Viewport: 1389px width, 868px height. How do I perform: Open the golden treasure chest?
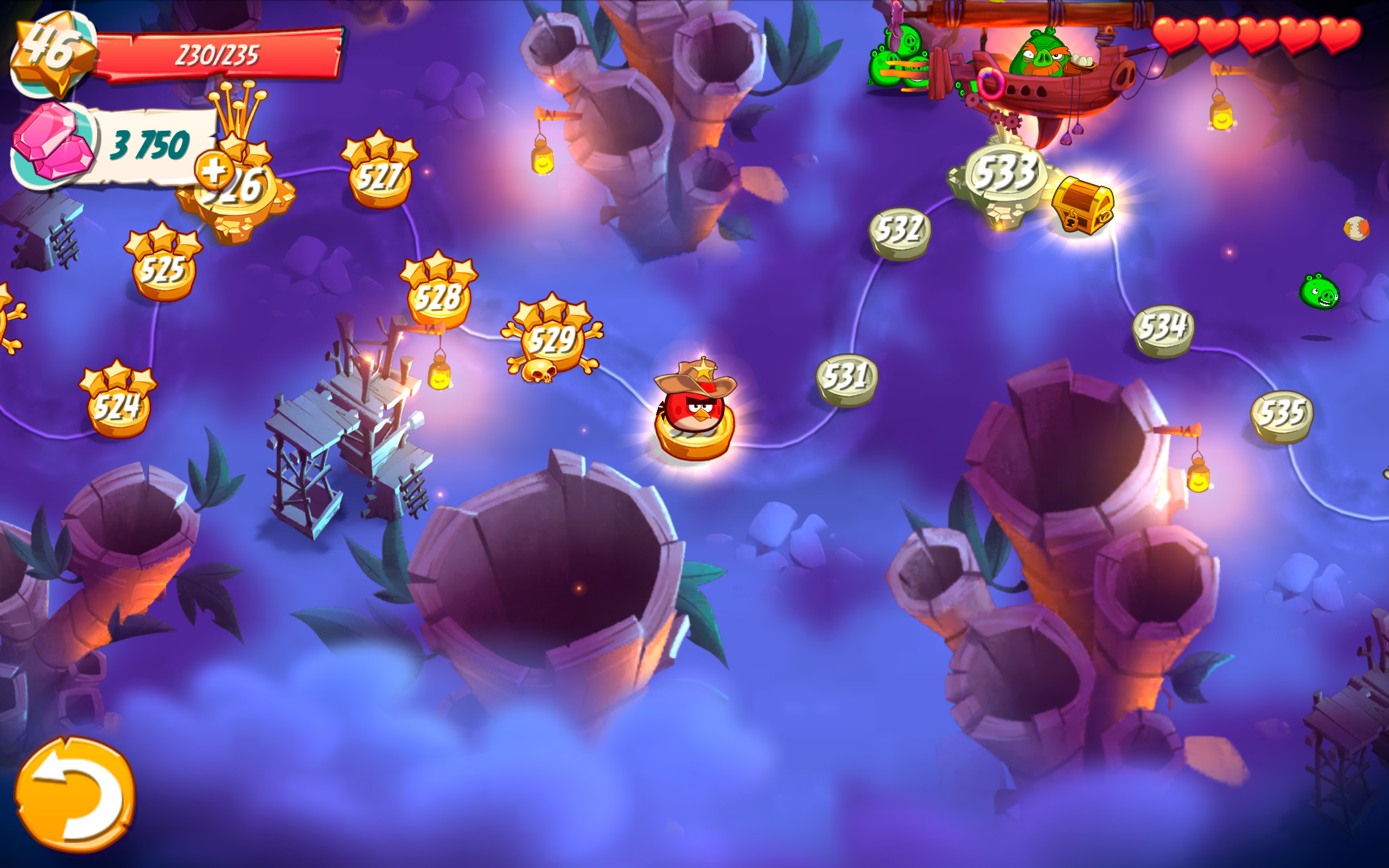1082,205
